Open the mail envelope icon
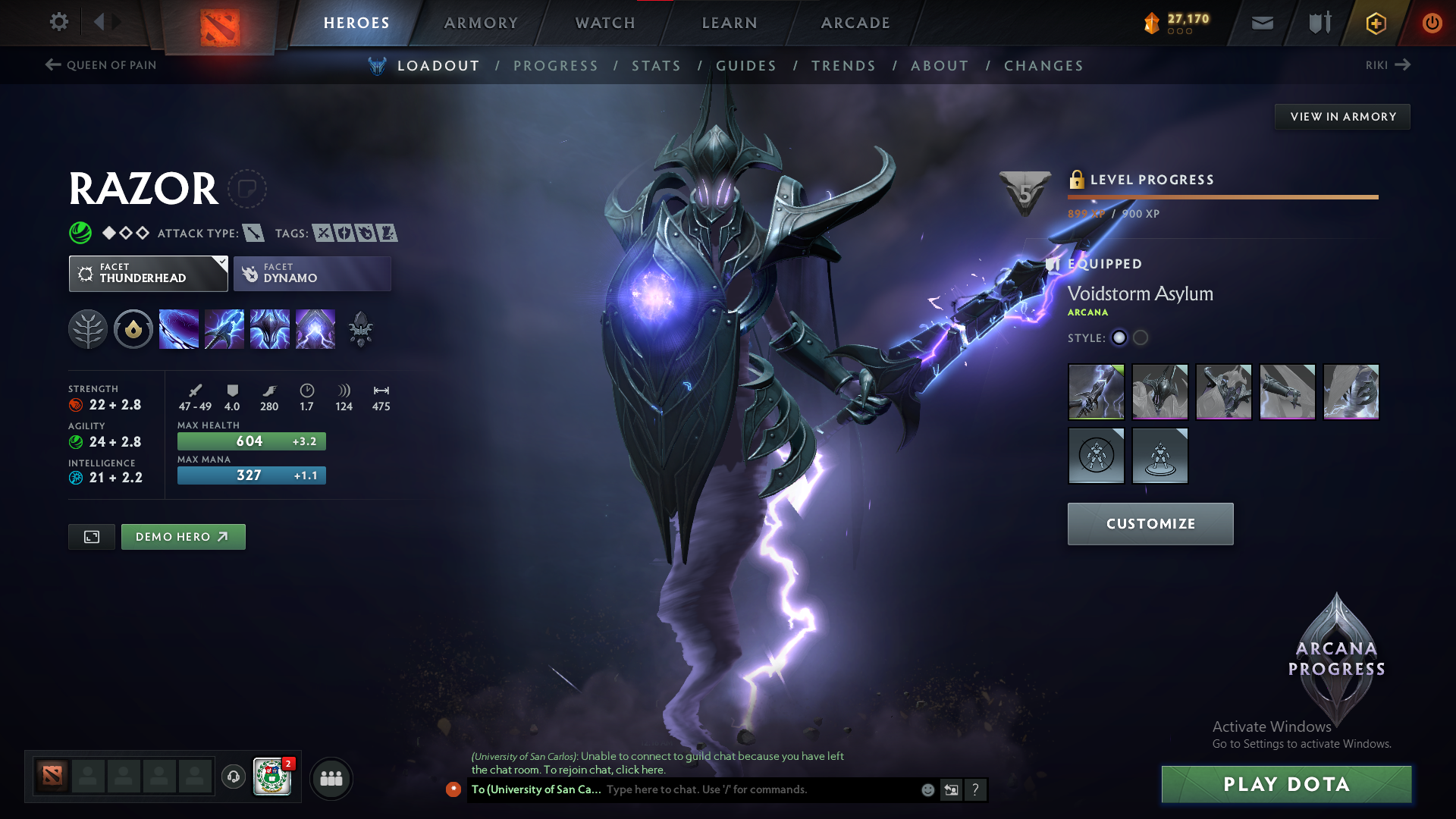This screenshot has height=819, width=1456. pyautogui.click(x=1261, y=23)
